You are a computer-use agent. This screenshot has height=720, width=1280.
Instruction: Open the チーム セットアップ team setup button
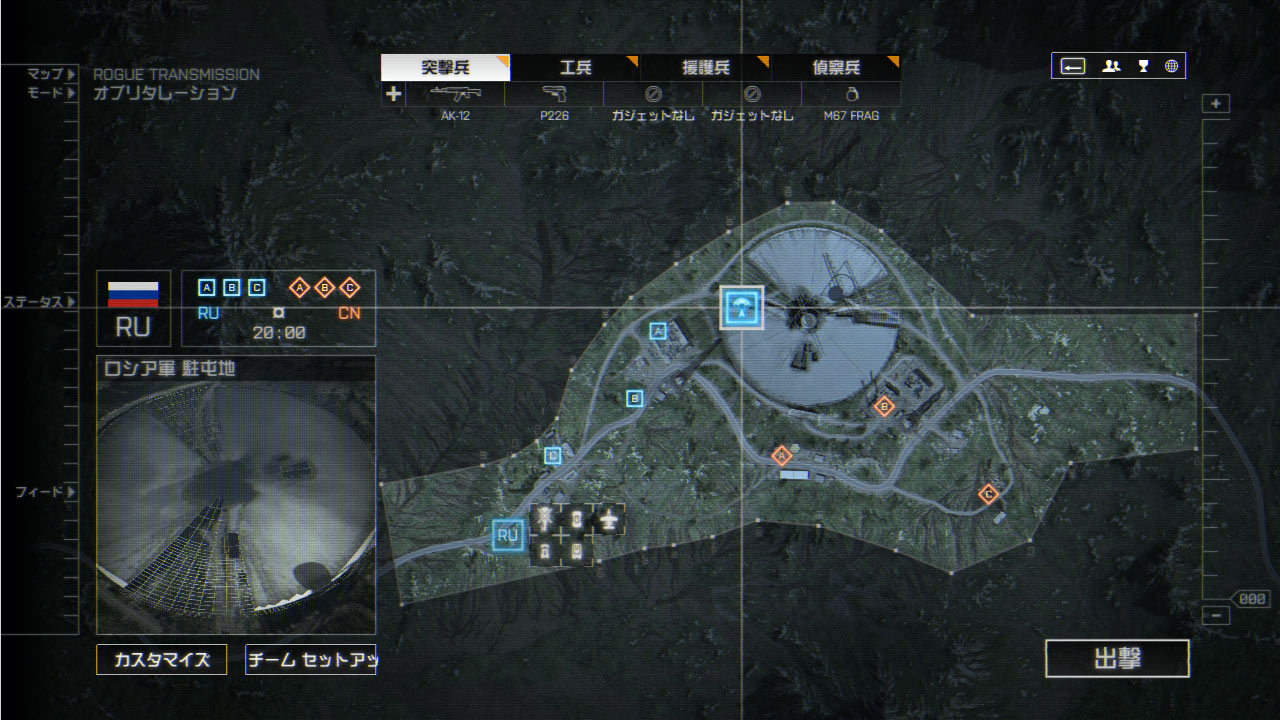coord(310,660)
